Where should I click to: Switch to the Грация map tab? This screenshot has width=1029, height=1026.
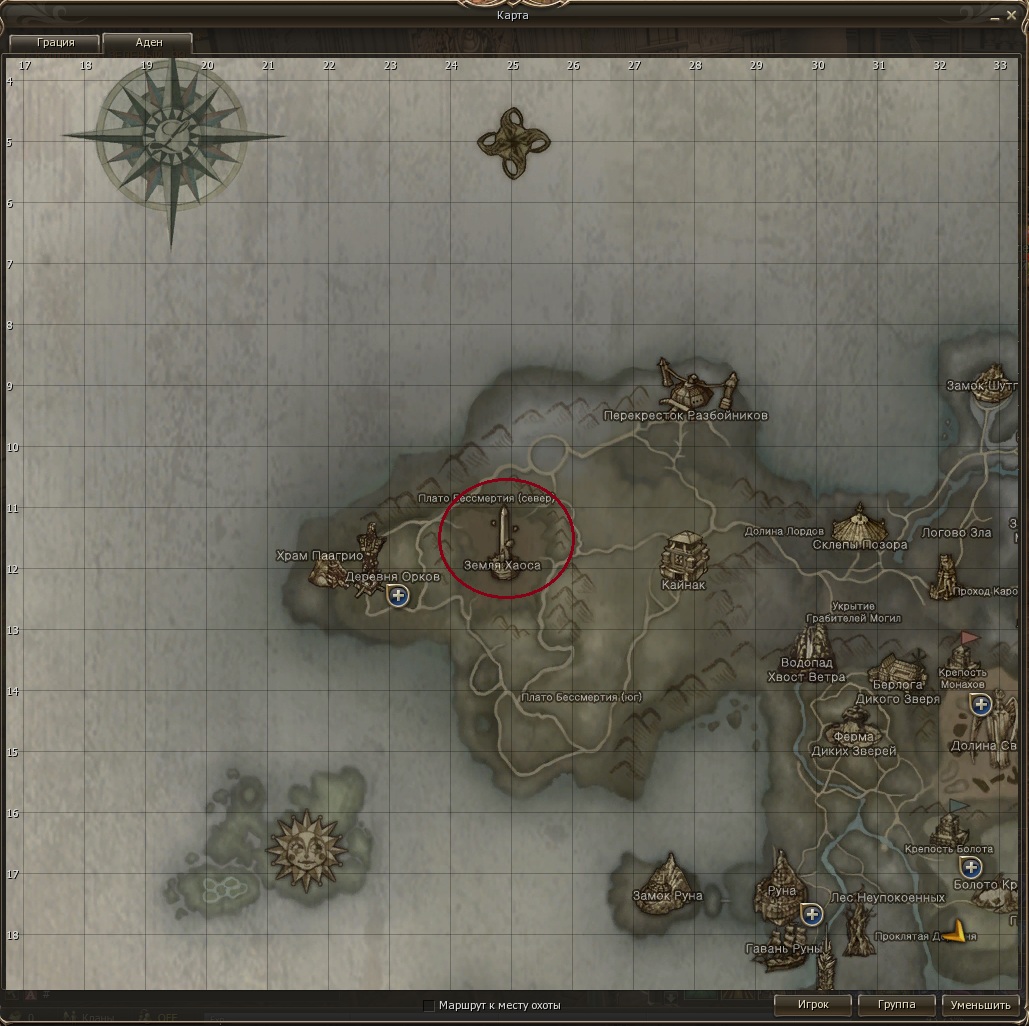(x=55, y=43)
